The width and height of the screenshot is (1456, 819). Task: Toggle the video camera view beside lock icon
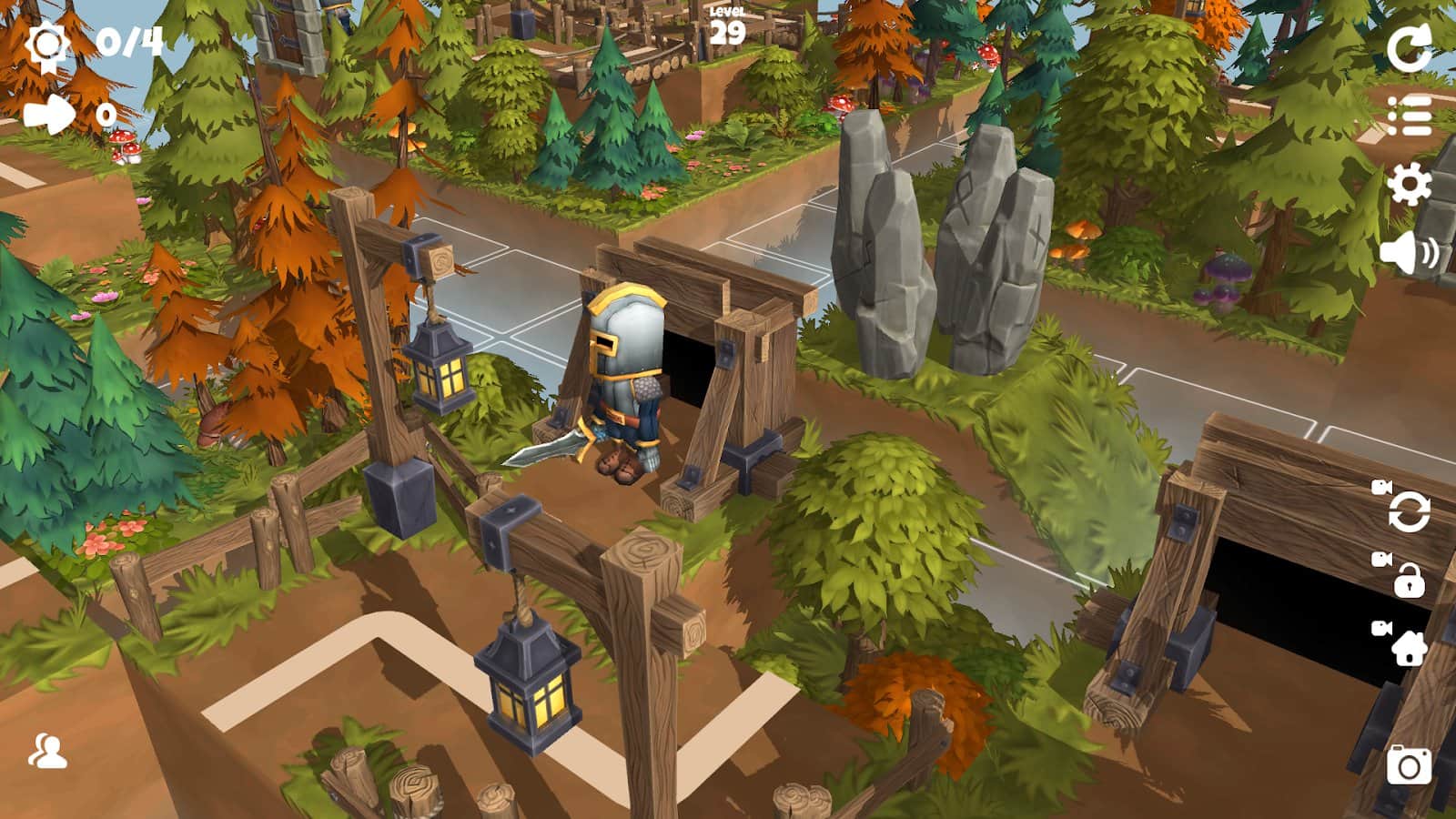click(x=1382, y=557)
